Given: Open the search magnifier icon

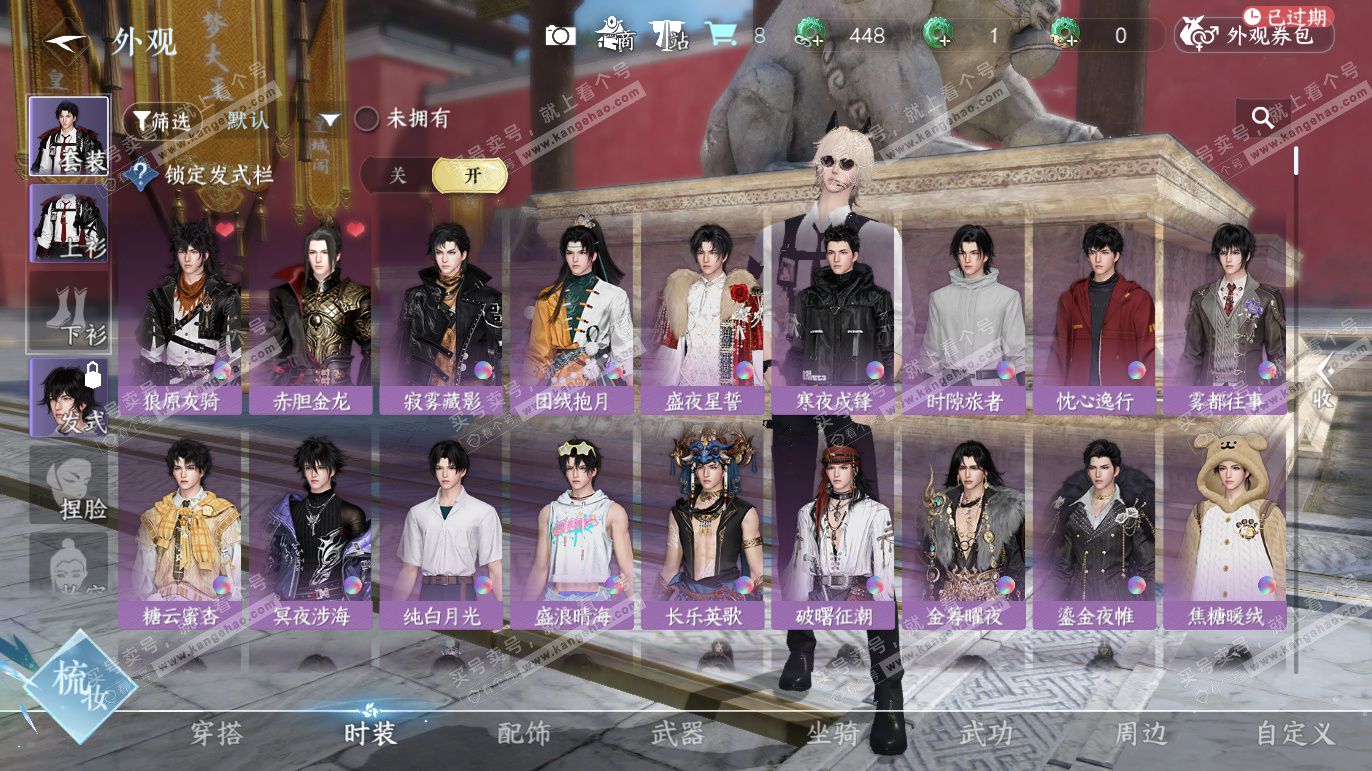Looking at the screenshot, I should point(1263,118).
